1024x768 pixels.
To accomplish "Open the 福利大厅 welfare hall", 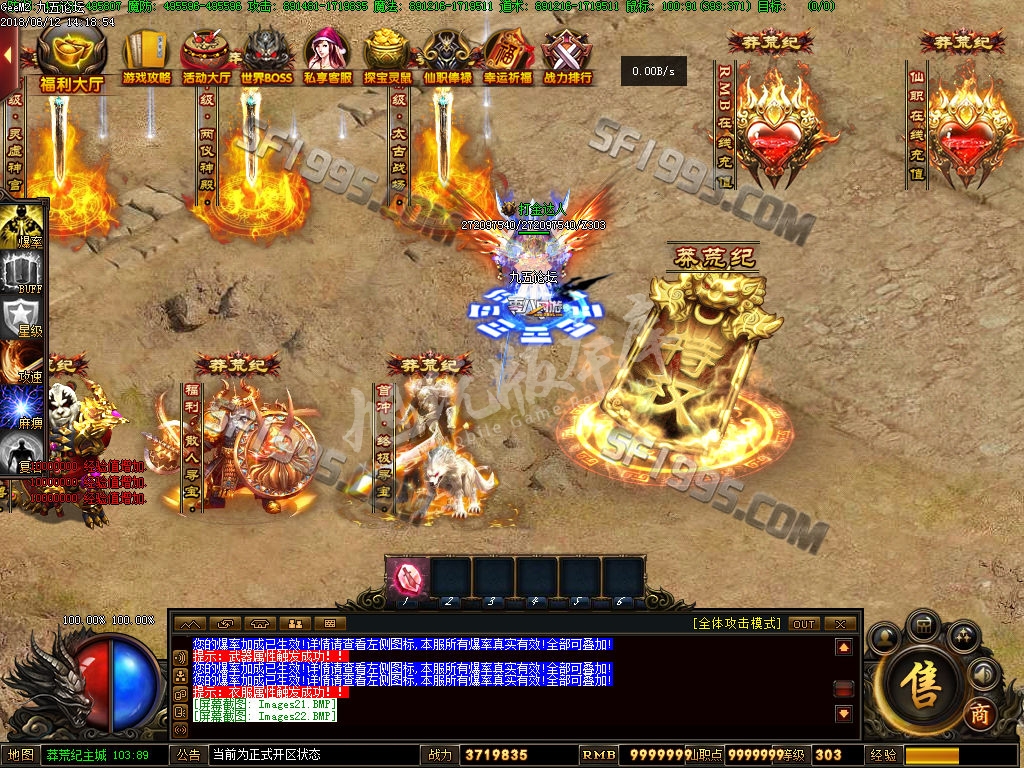I will pyautogui.click(x=71, y=59).
